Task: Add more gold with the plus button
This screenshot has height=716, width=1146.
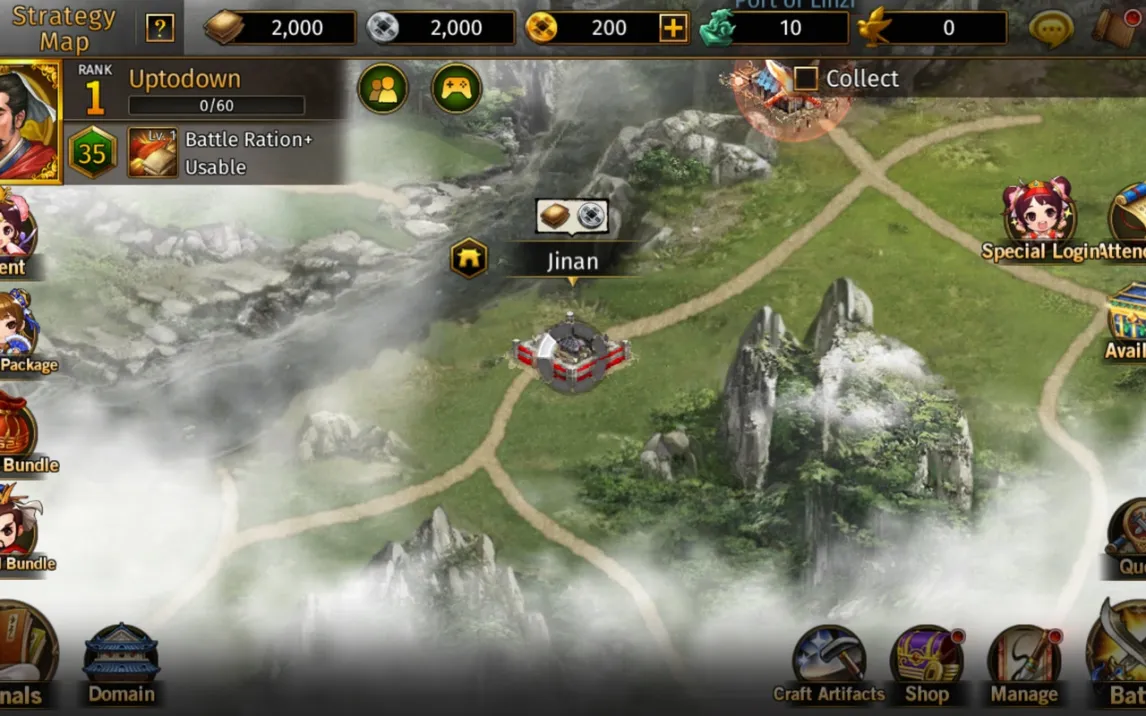Action: [674, 28]
